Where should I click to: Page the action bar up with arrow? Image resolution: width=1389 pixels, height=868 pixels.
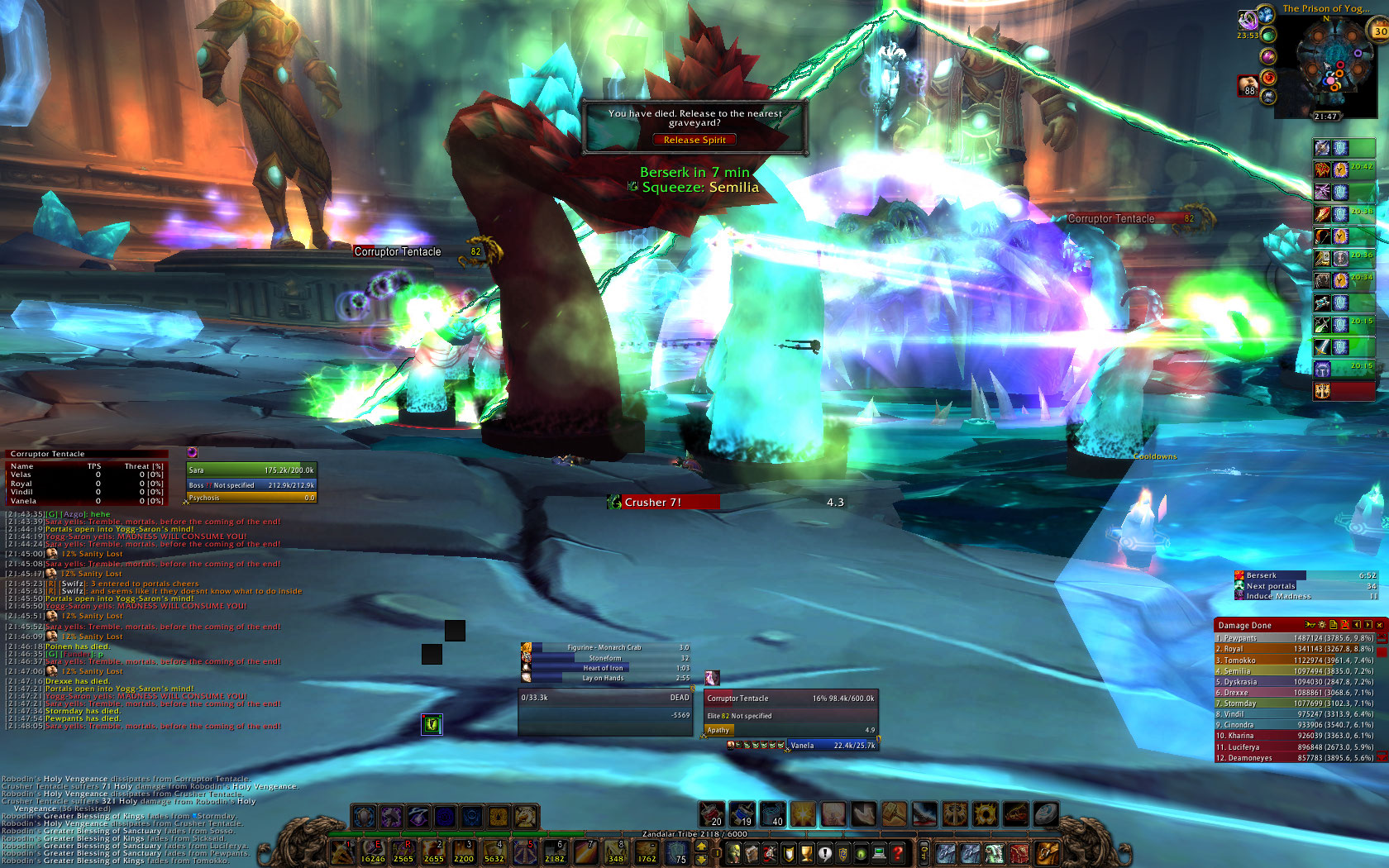click(x=701, y=846)
